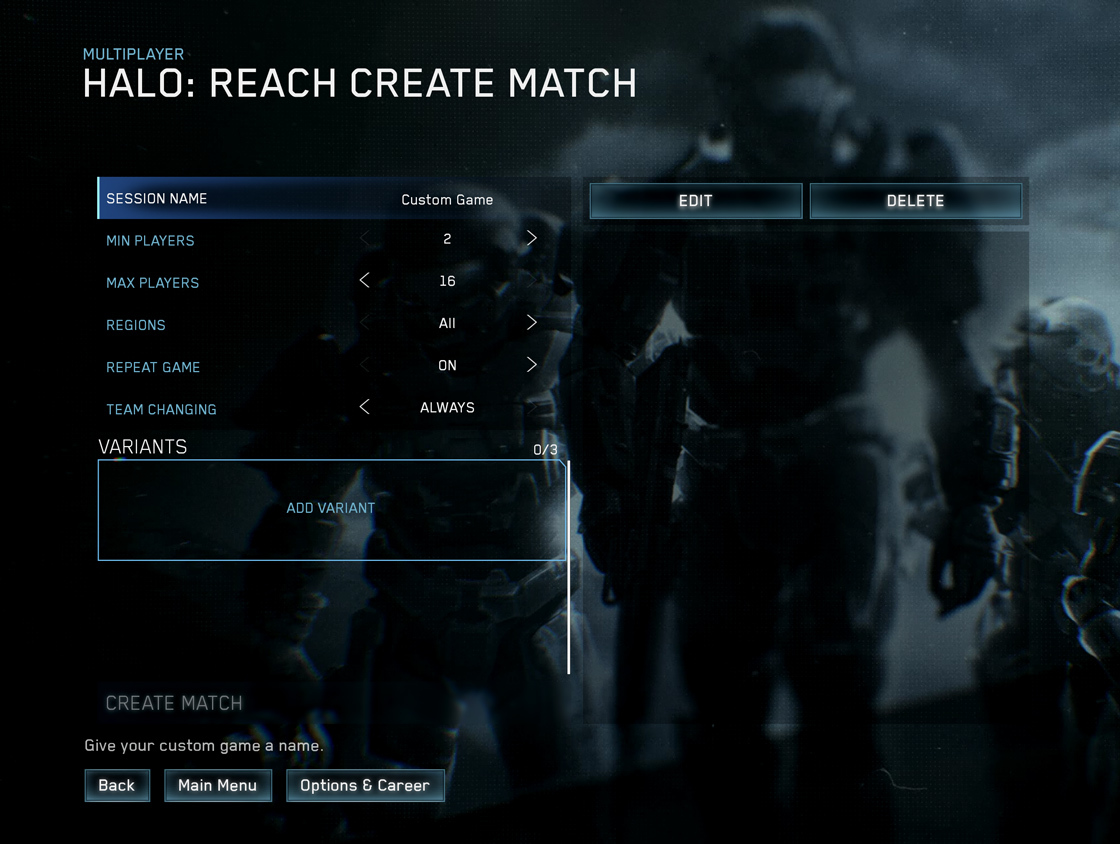Choose Create Match
Screen dimensions: 1120x844
174,703
